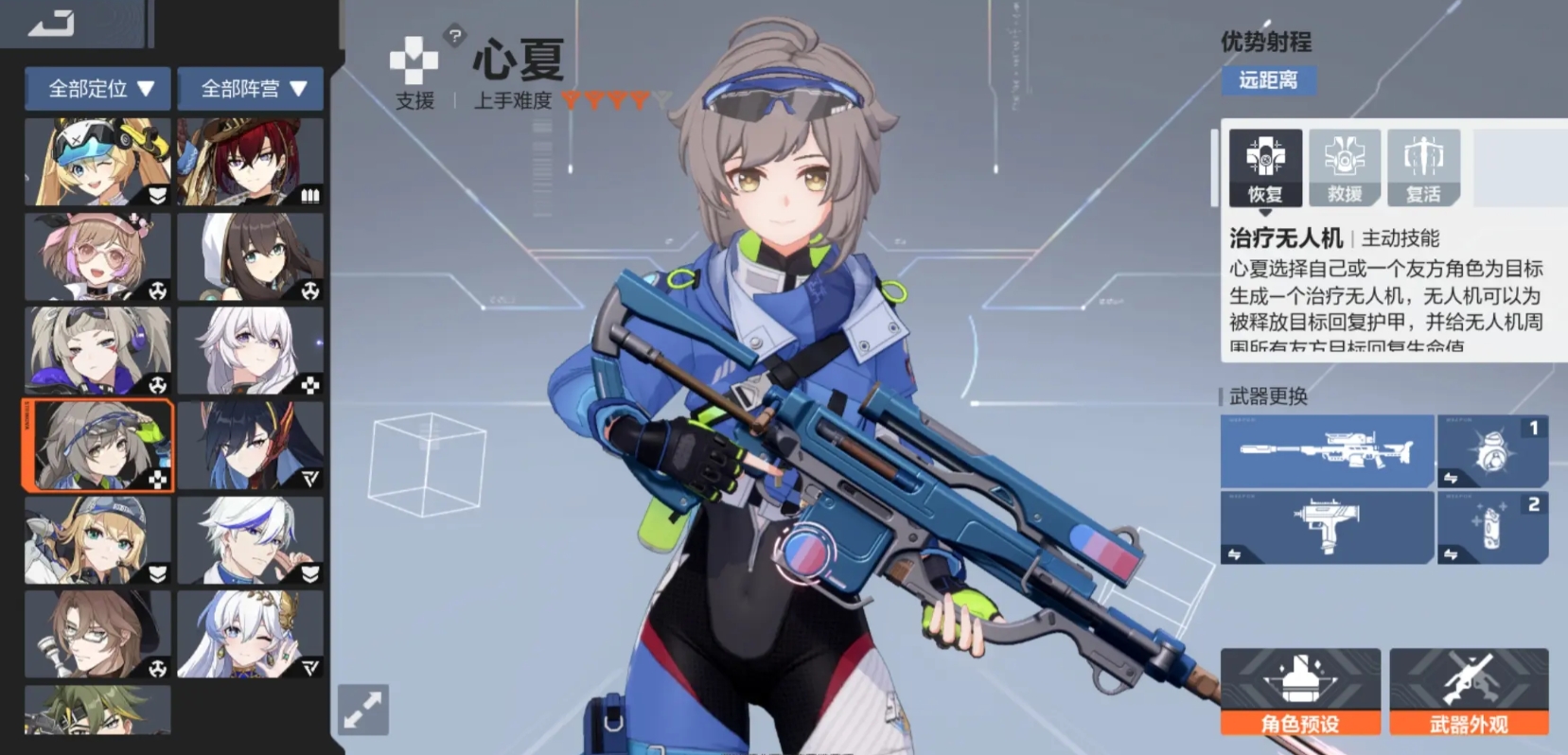Open the 全部阵营 faction filter dropdown
Image resolution: width=1568 pixels, height=755 pixels.
pos(250,89)
